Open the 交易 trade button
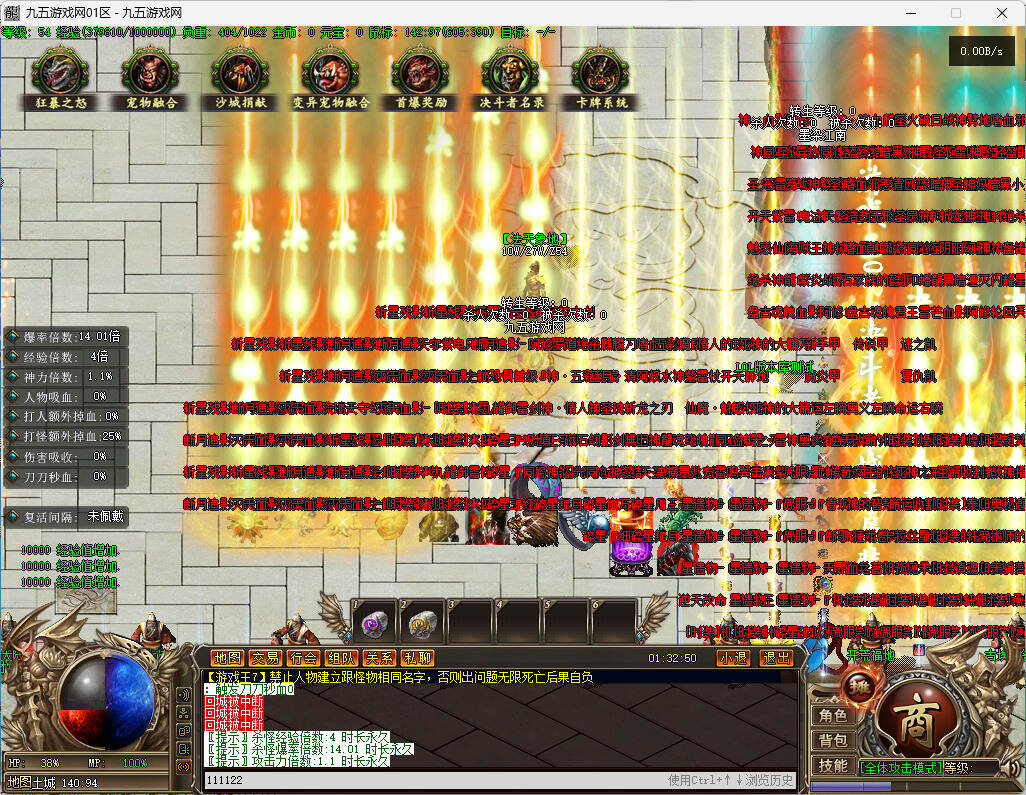1026x795 pixels. [x=265, y=658]
